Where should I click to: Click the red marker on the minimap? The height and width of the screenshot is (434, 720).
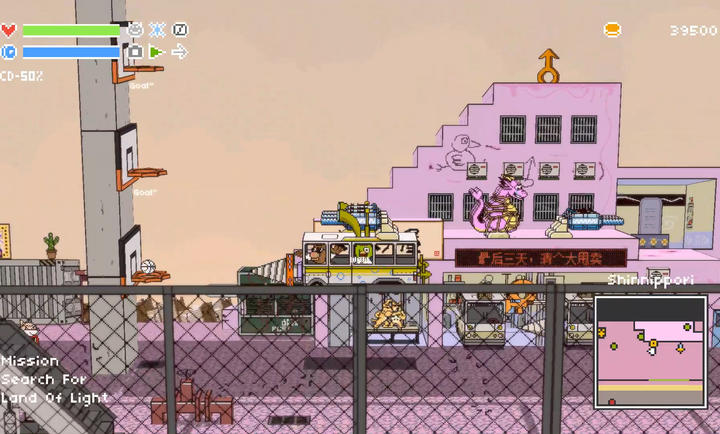click(x=612, y=402)
